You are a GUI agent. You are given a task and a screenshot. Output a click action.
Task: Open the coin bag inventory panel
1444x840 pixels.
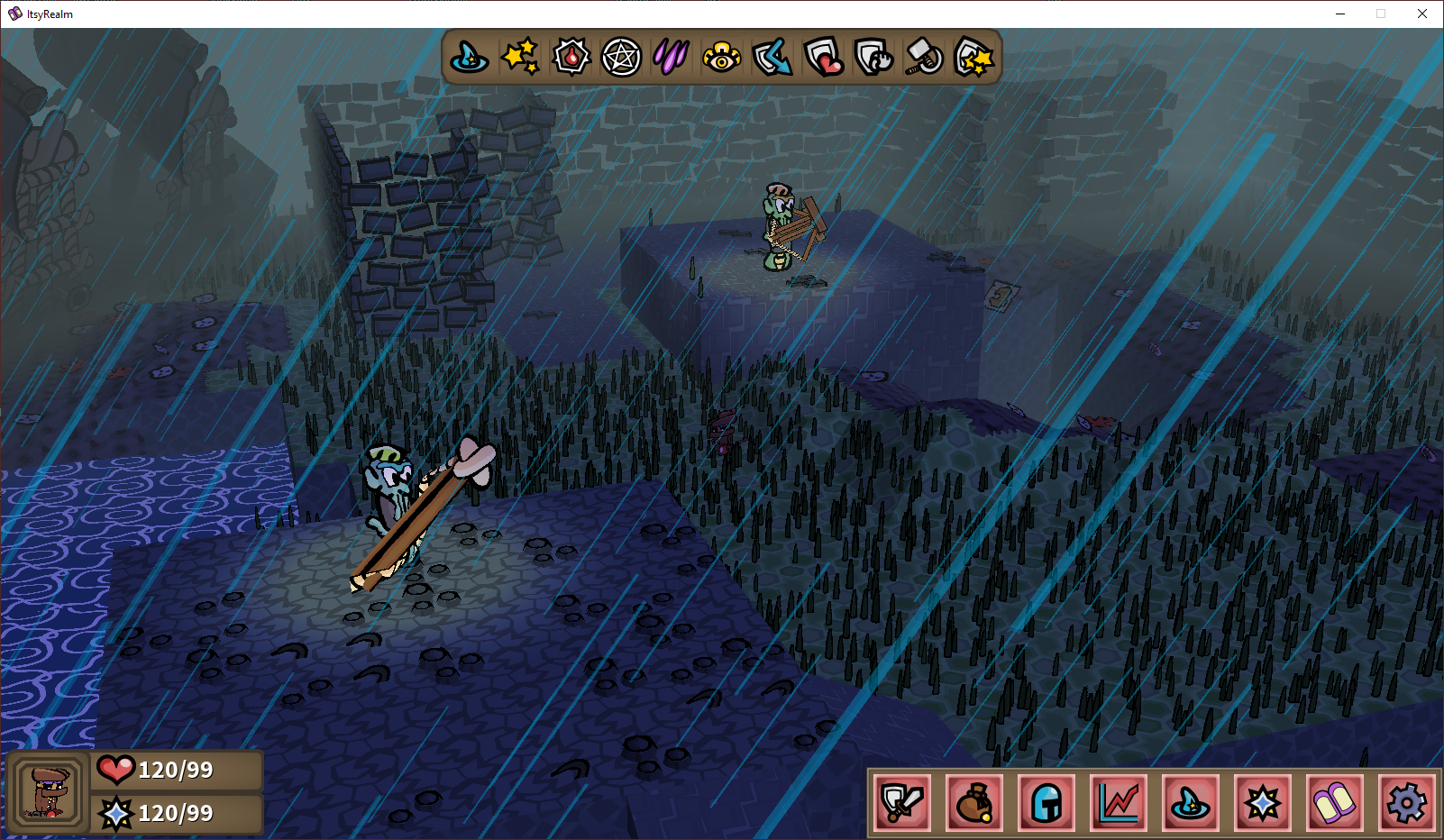point(974,802)
